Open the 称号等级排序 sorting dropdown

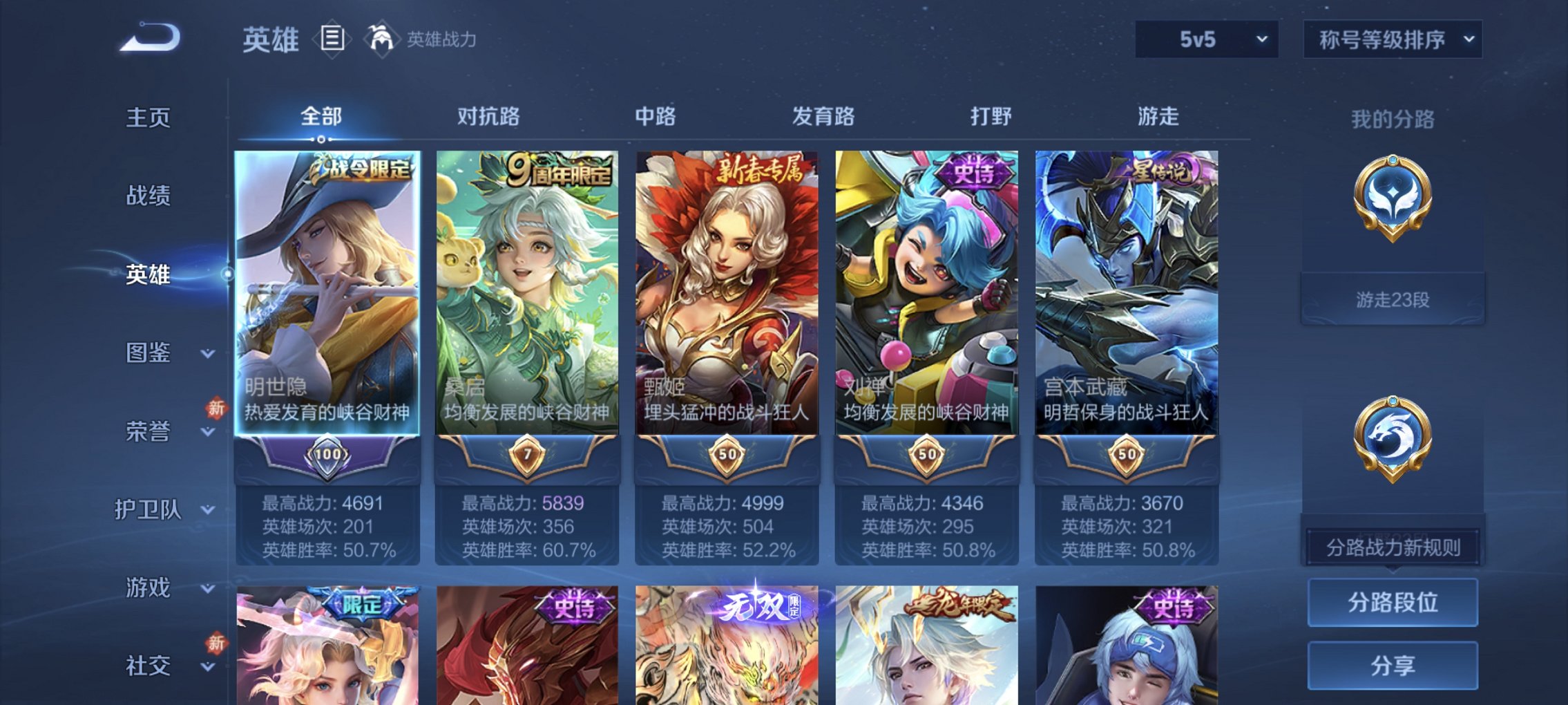[1392, 39]
